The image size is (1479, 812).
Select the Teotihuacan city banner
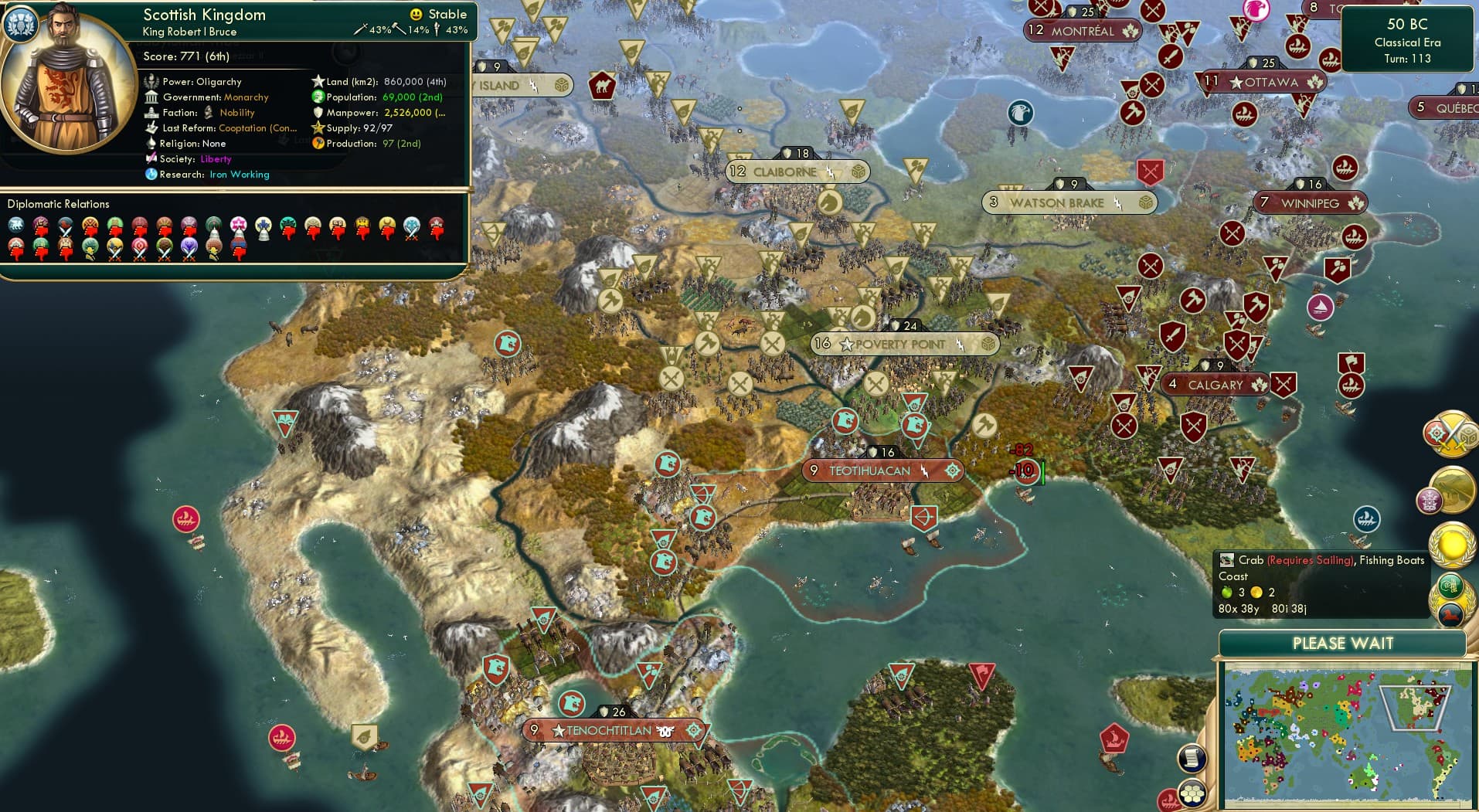click(x=883, y=469)
